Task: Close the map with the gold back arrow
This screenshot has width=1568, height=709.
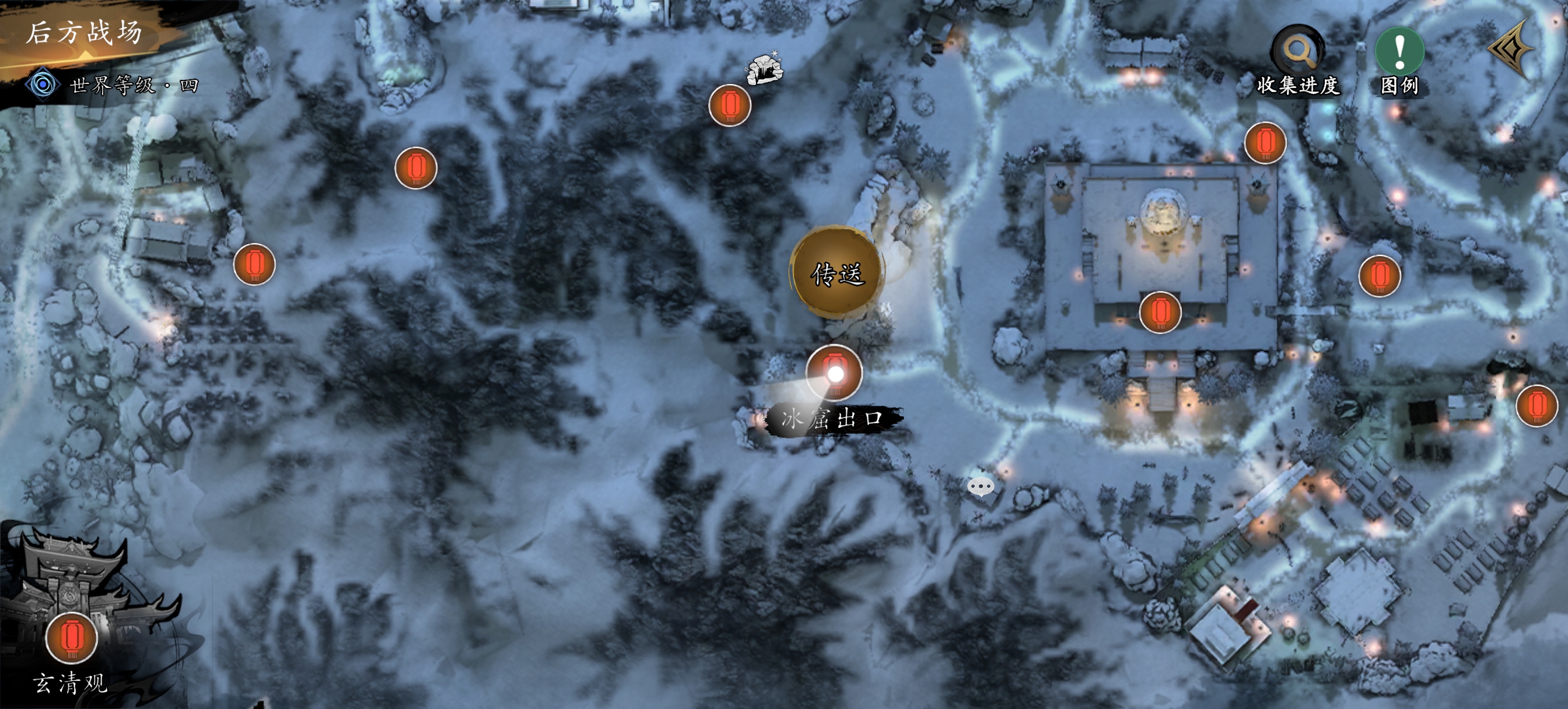Action: (1513, 49)
